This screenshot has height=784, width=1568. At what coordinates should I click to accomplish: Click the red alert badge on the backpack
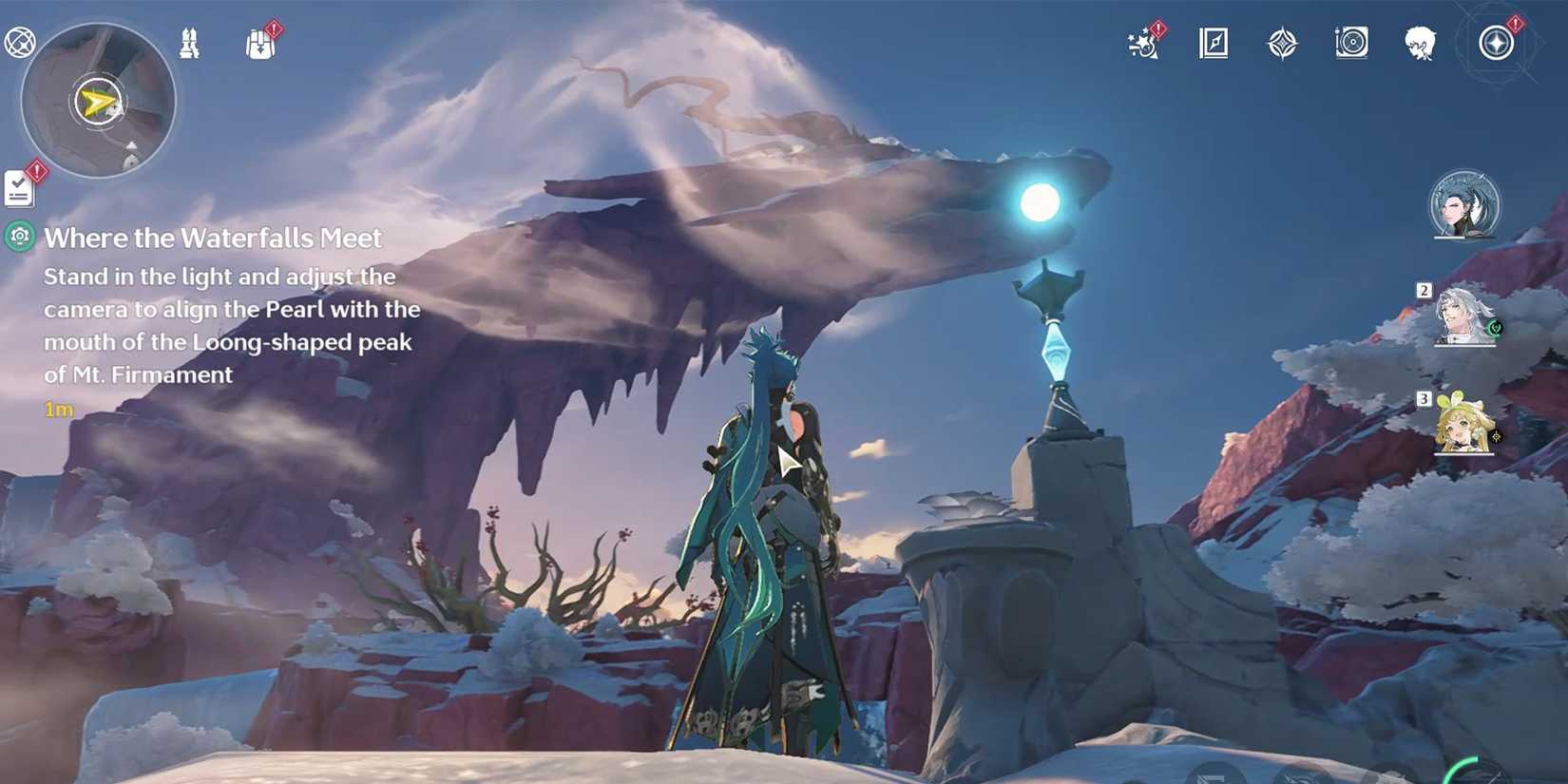click(x=273, y=30)
